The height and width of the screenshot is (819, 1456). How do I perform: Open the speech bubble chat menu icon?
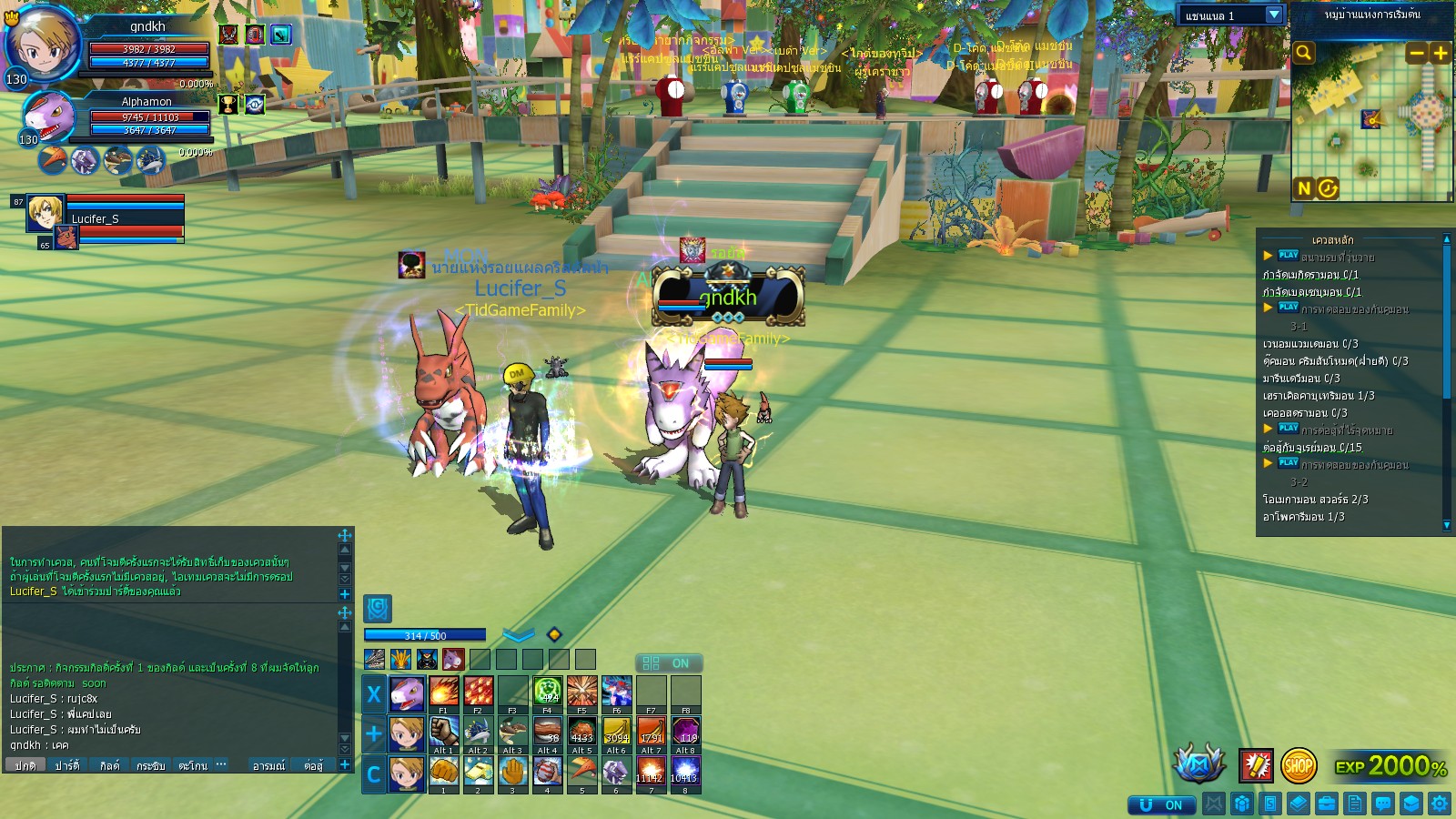point(1383,804)
